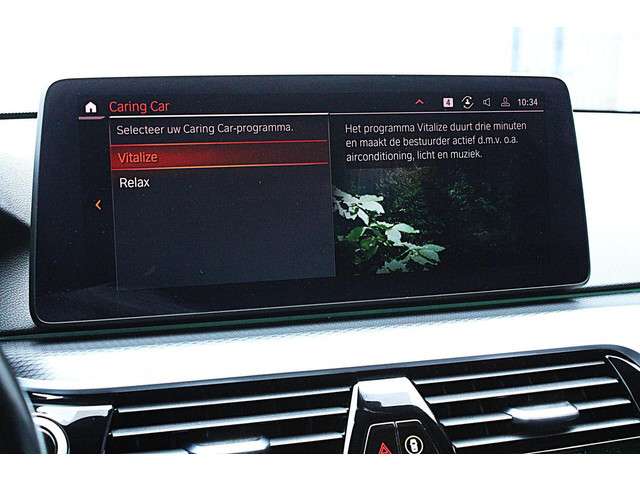Open the speaker sound icon
This screenshot has height=480, width=640.
pyautogui.click(x=487, y=102)
